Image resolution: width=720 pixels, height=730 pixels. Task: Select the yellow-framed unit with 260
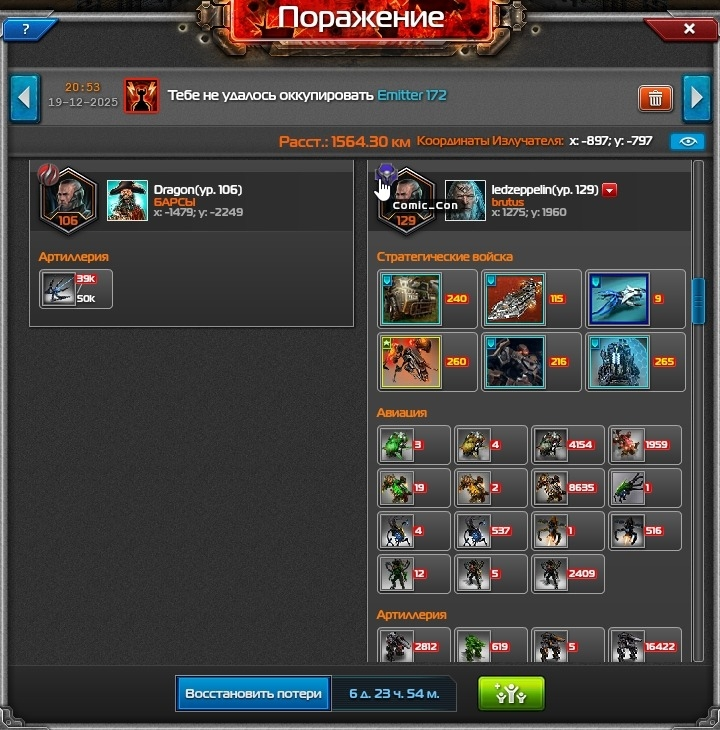pos(410,362)
